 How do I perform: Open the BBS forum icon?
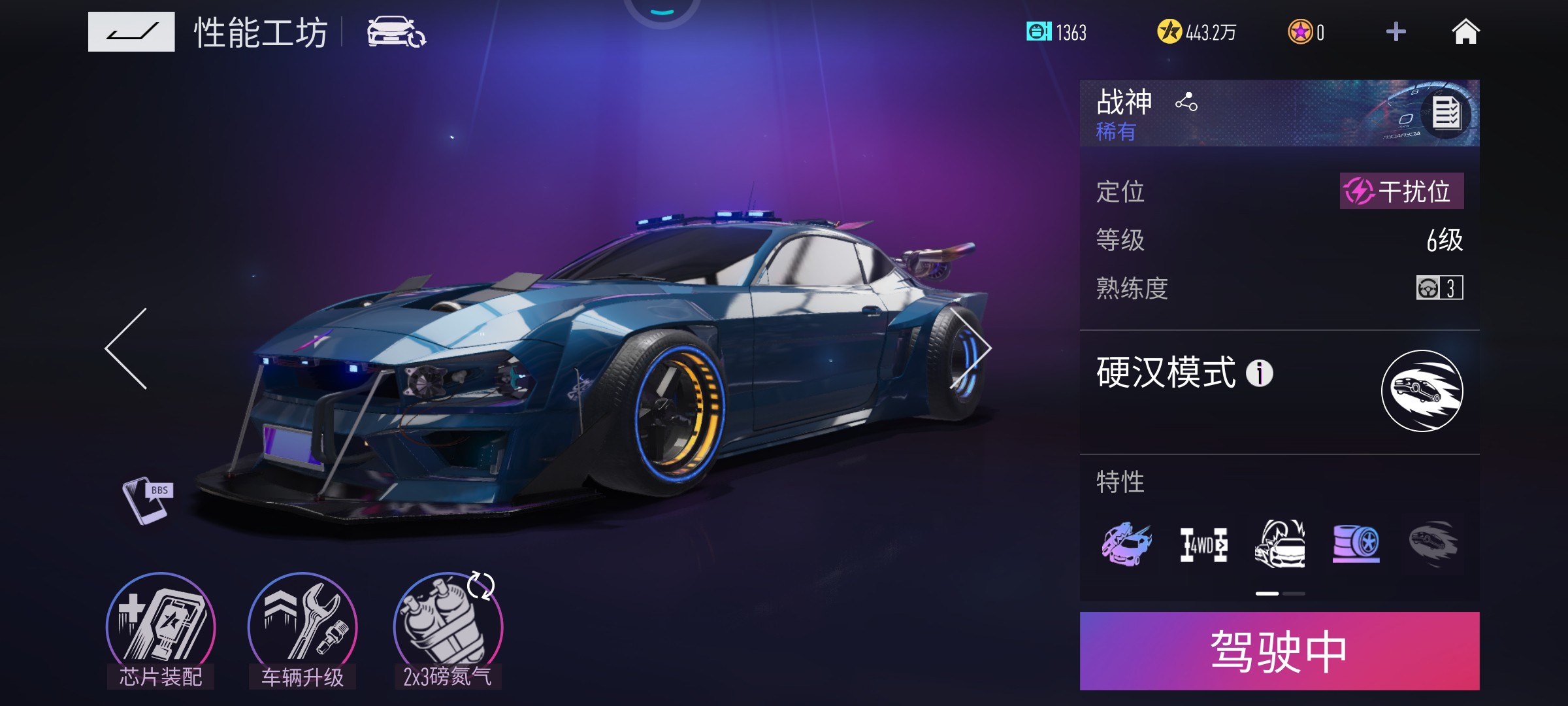point(148,500)
